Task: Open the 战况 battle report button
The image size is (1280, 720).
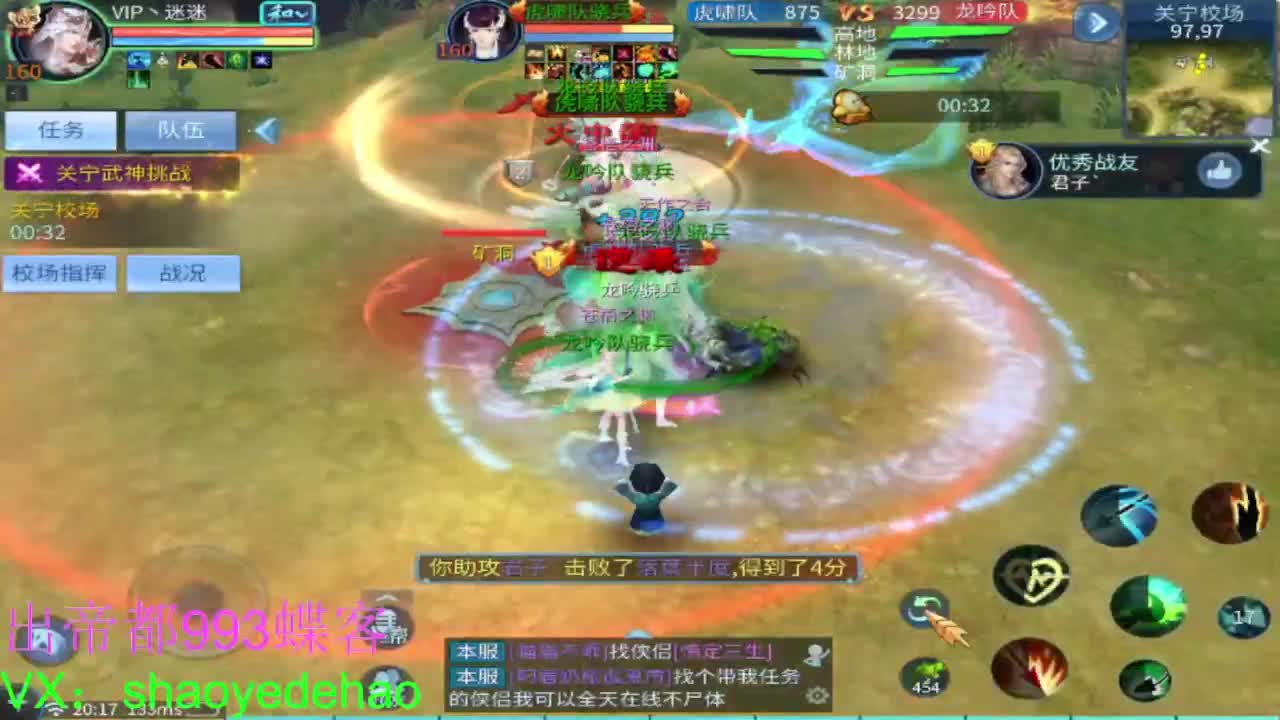Action: pyautogui.click(x=183, y=273)
